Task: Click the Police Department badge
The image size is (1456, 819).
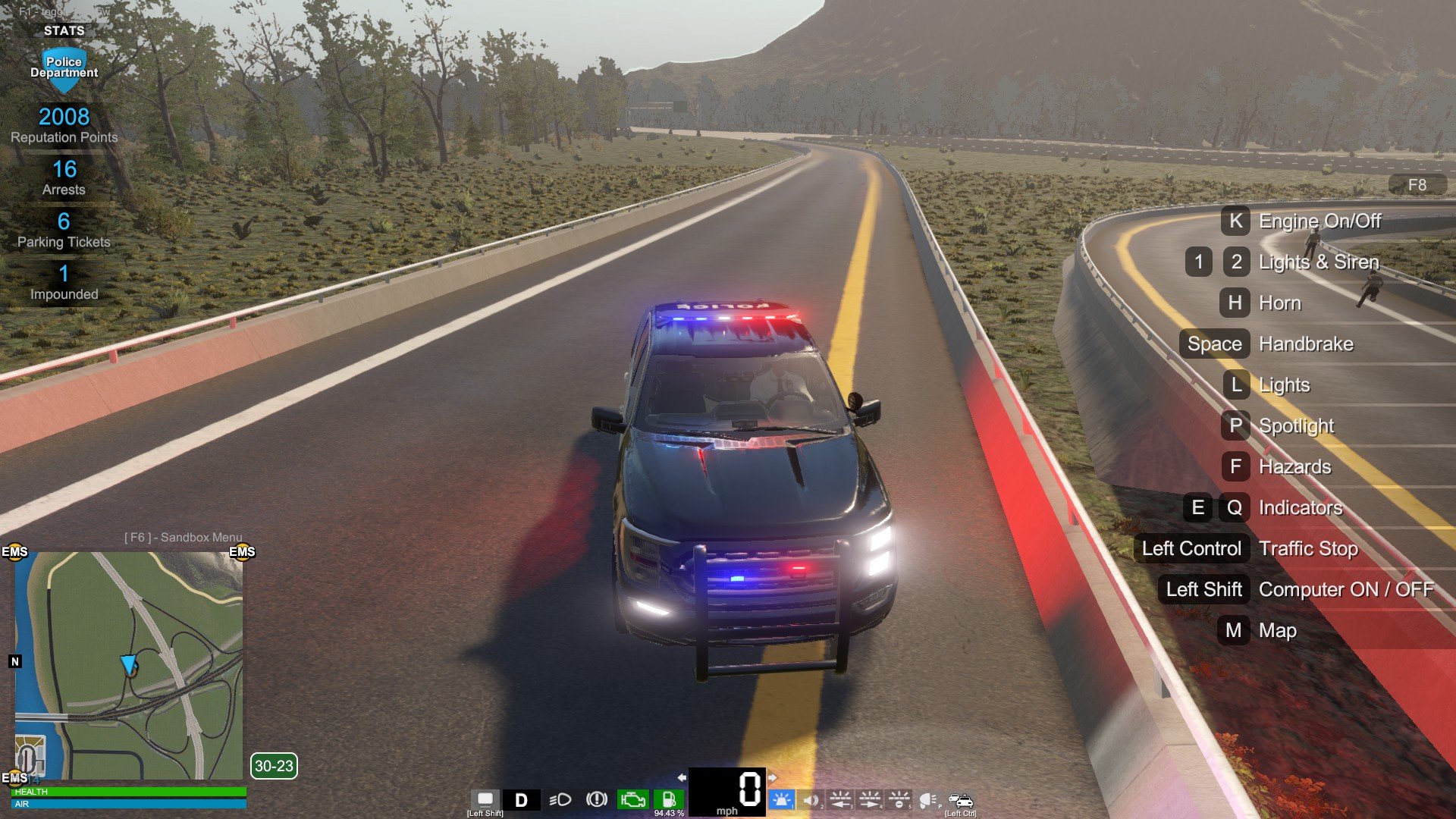Action: tap(64, 68)
